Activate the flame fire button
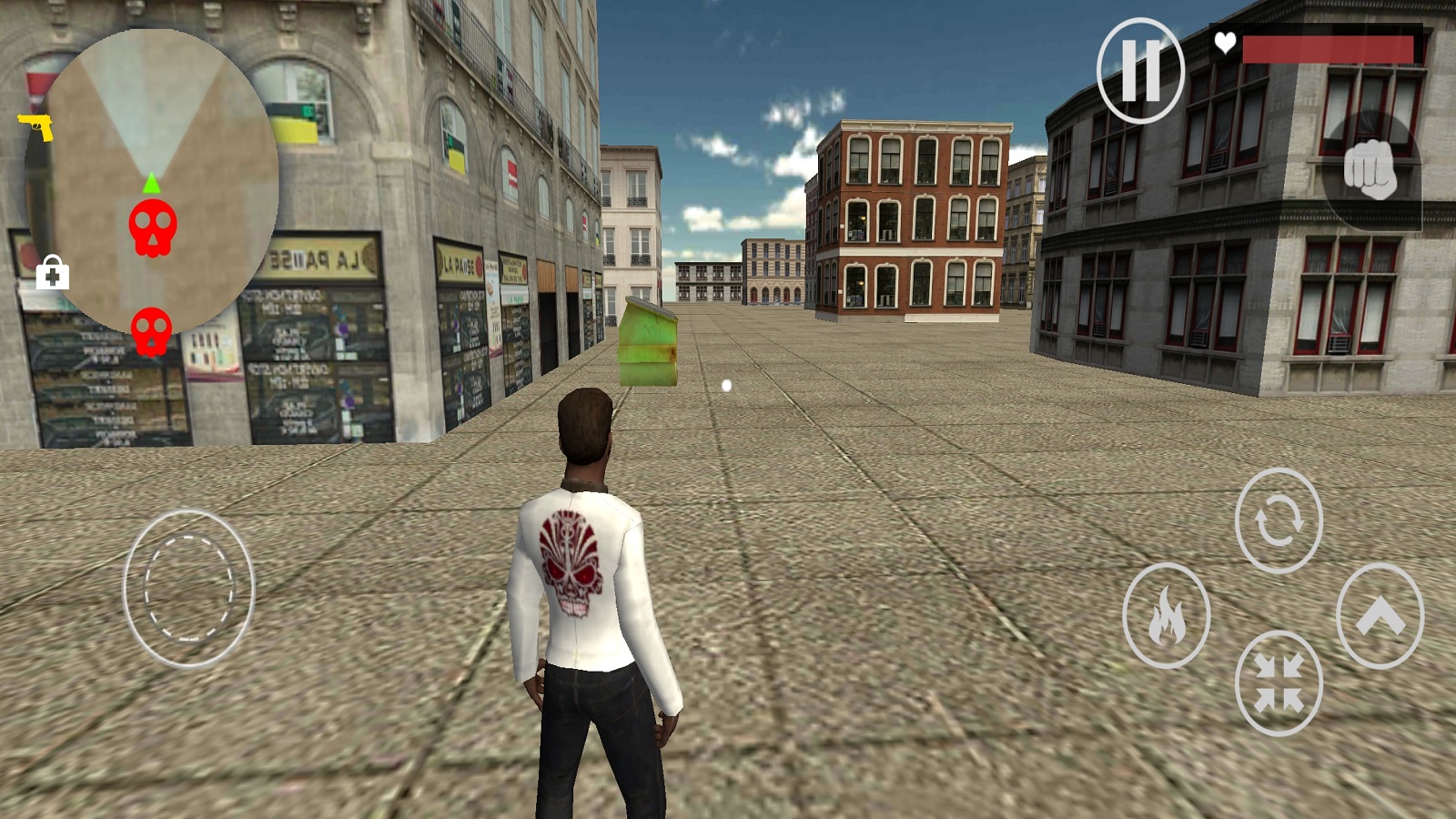Viewport: 1456px width, 819px height. tap(1166, 616)
